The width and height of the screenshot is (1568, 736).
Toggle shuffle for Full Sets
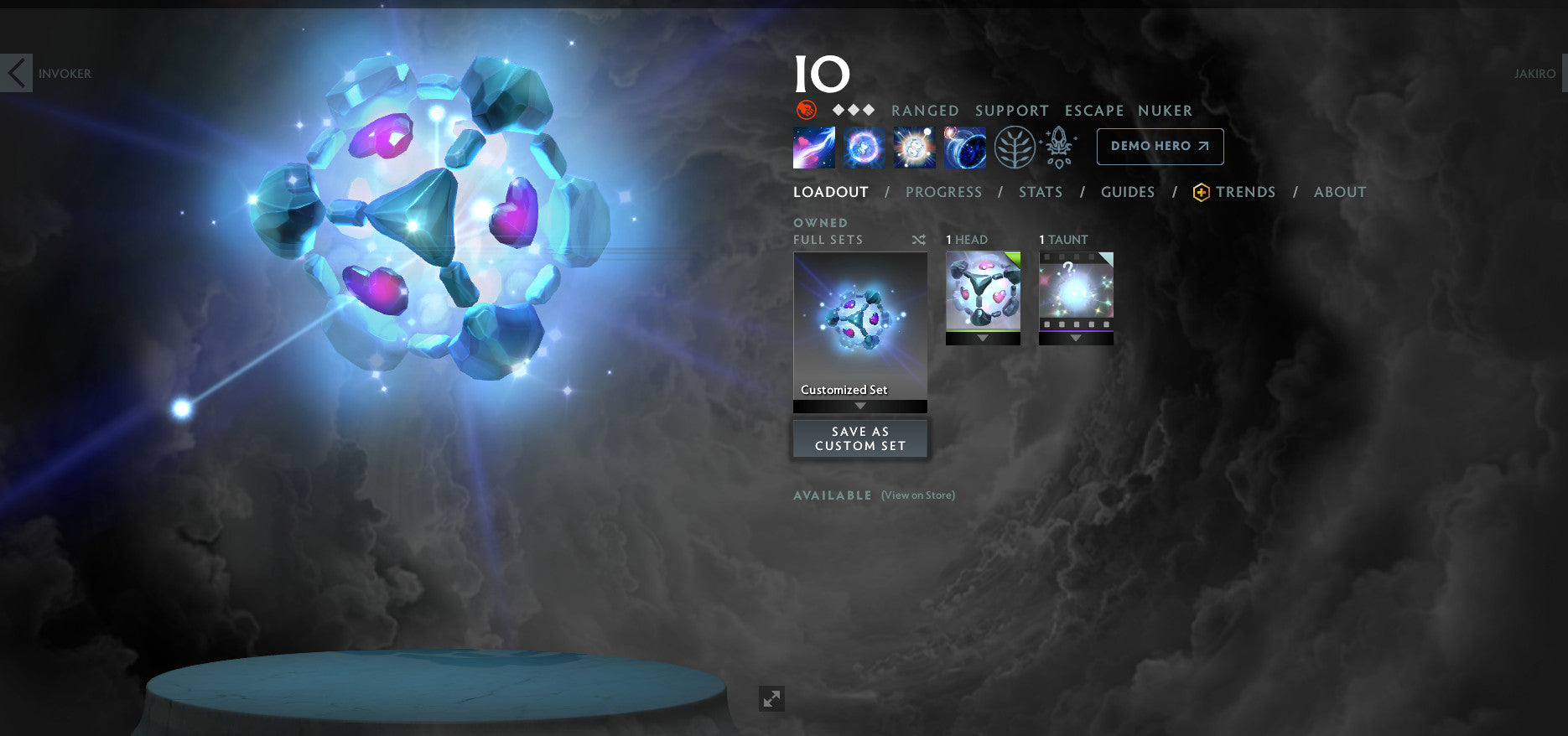click(x=918, y=240)
